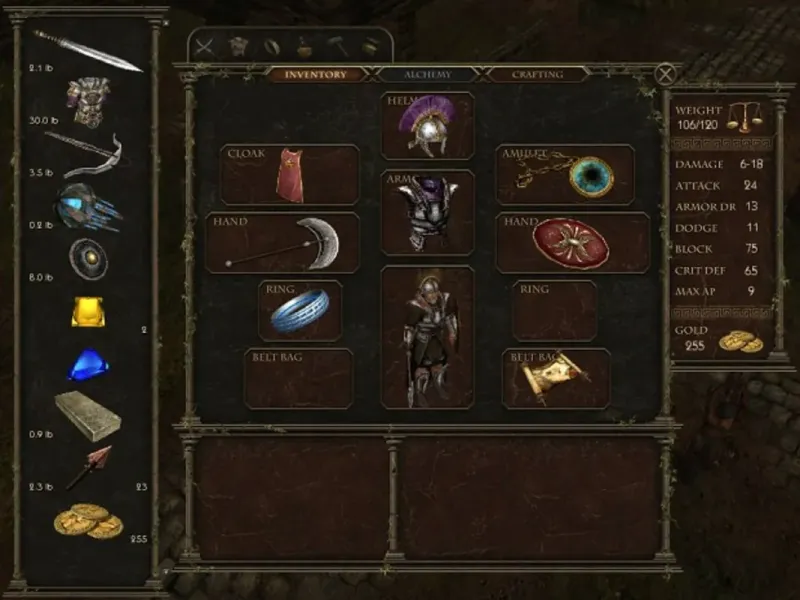Pick the blue ring in the ring slot
Viewport: 800px width, 600px height.
point(300,310)
